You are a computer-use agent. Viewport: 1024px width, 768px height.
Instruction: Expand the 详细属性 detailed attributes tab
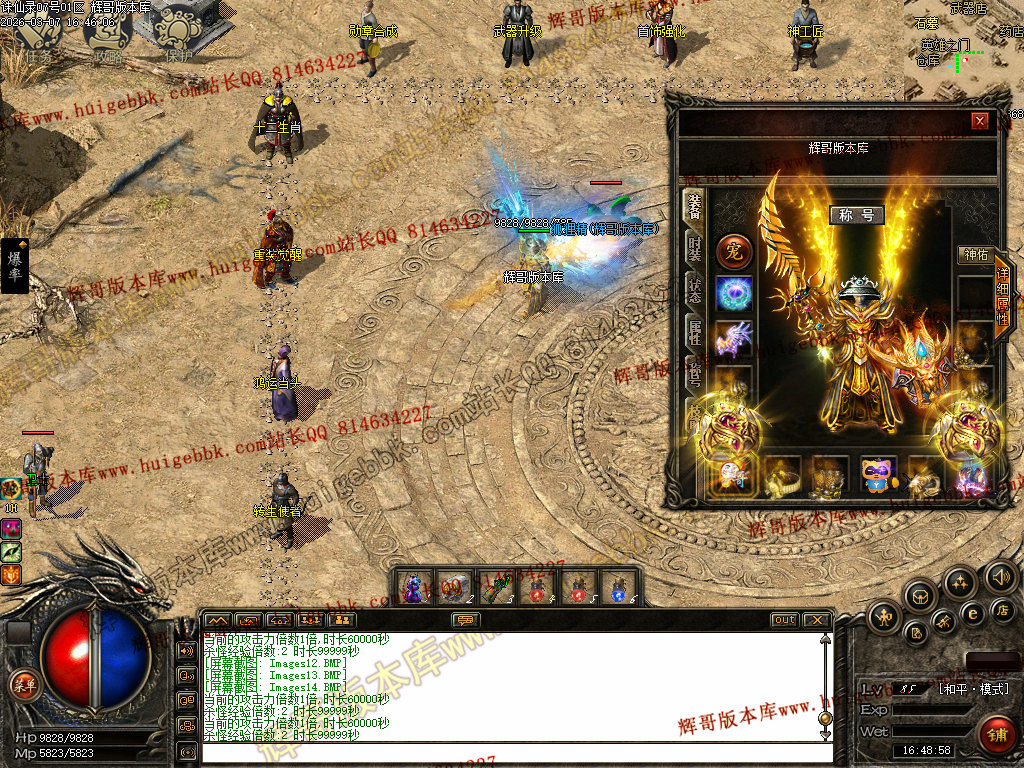click(1002, 298)
